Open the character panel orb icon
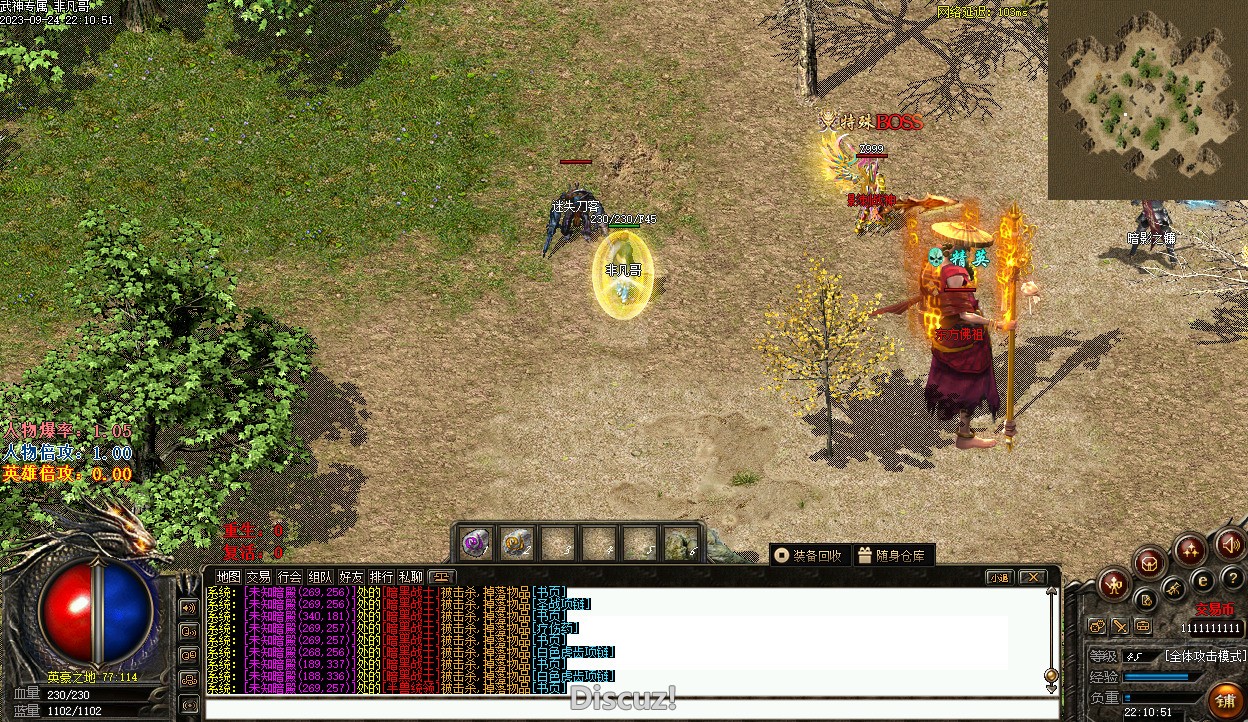The width and height of the screenshot is (1248, 722). (1114, 584)
